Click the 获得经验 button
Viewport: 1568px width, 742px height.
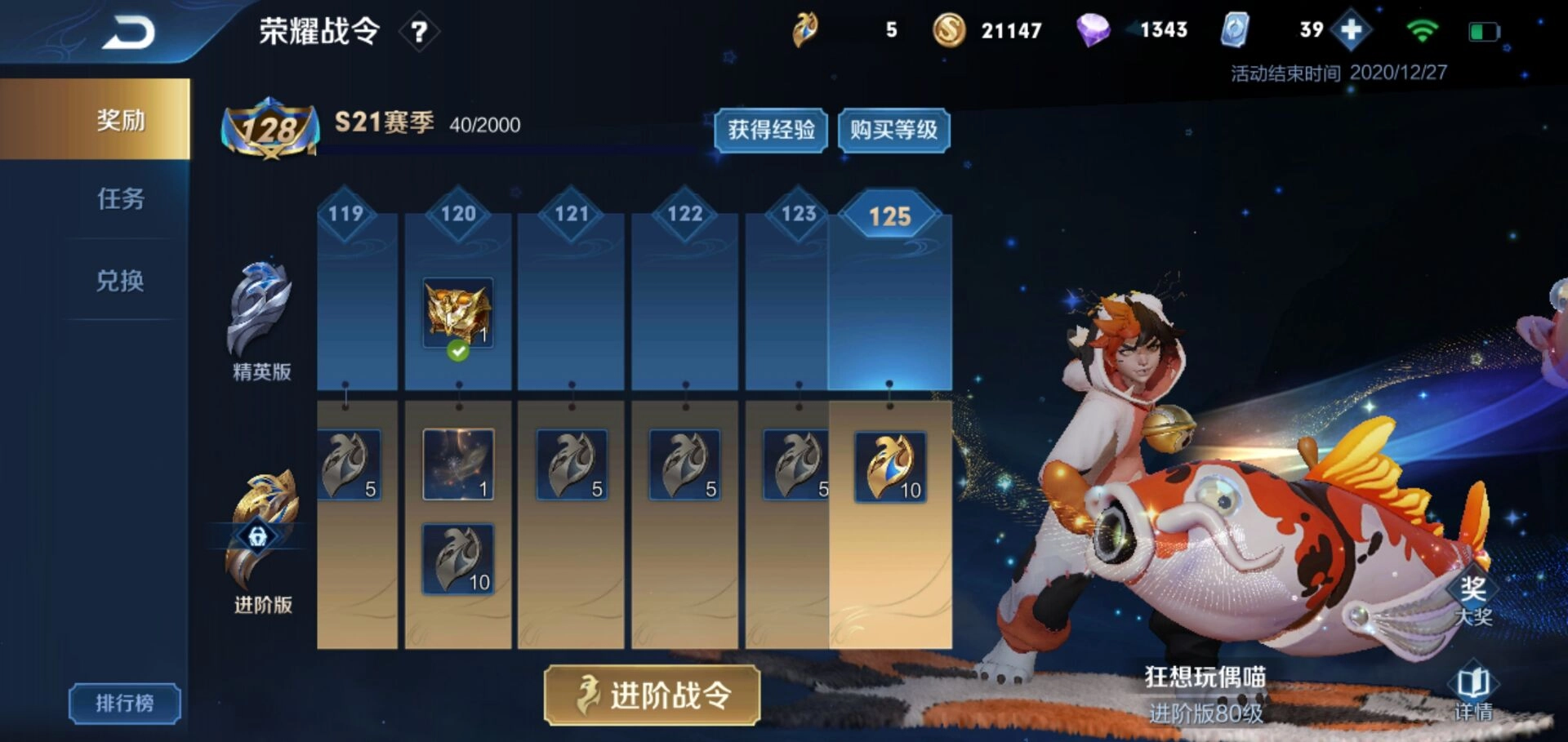click(770, 131)
